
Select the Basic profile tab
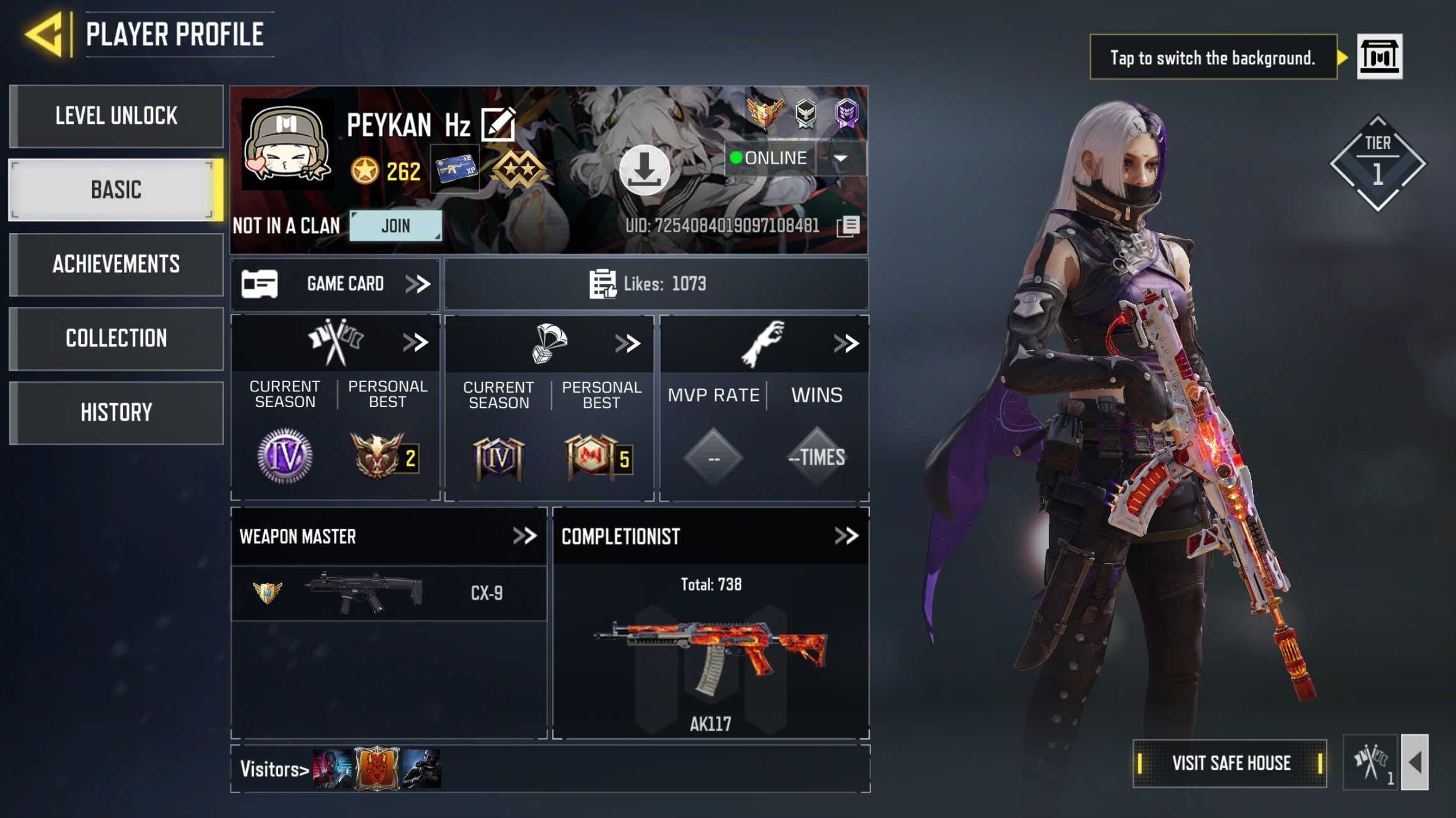117,190
